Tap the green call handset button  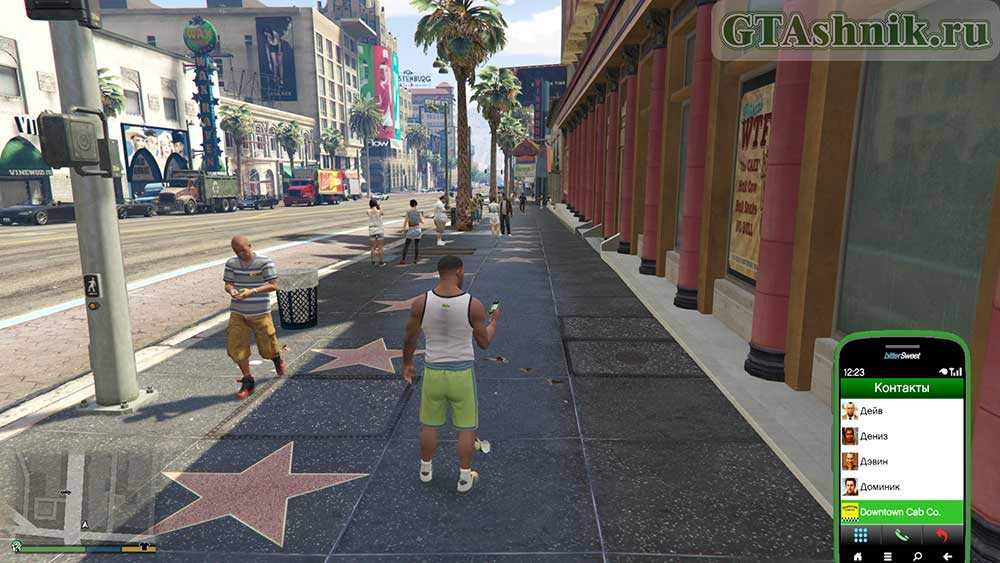901,535
